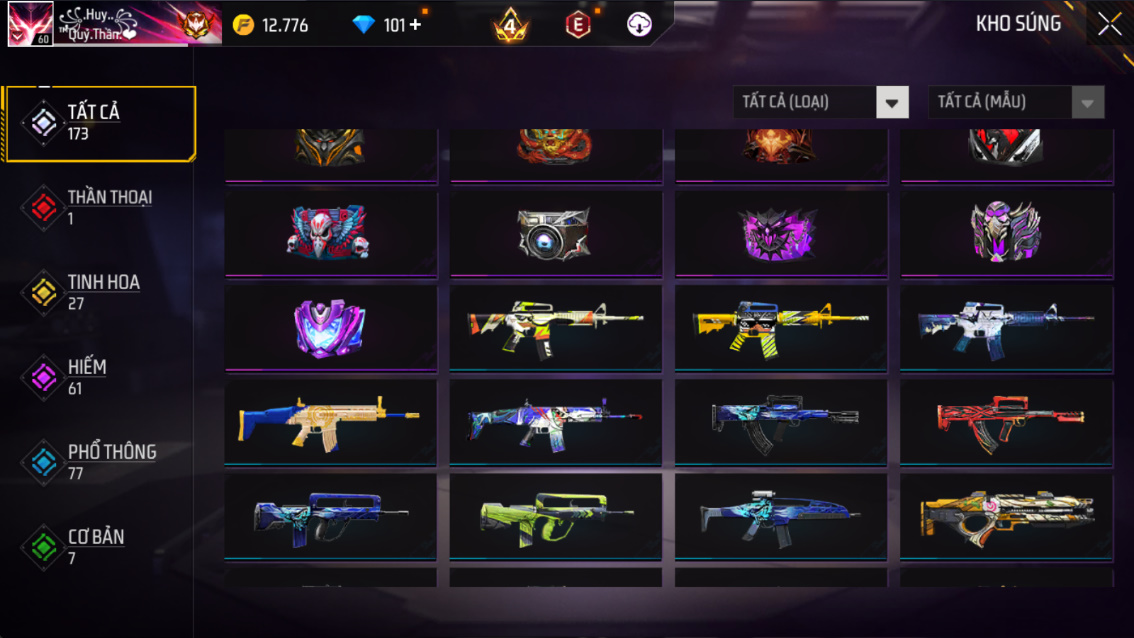Click the winged crown number 4 badge

click(x=510, y=25)
